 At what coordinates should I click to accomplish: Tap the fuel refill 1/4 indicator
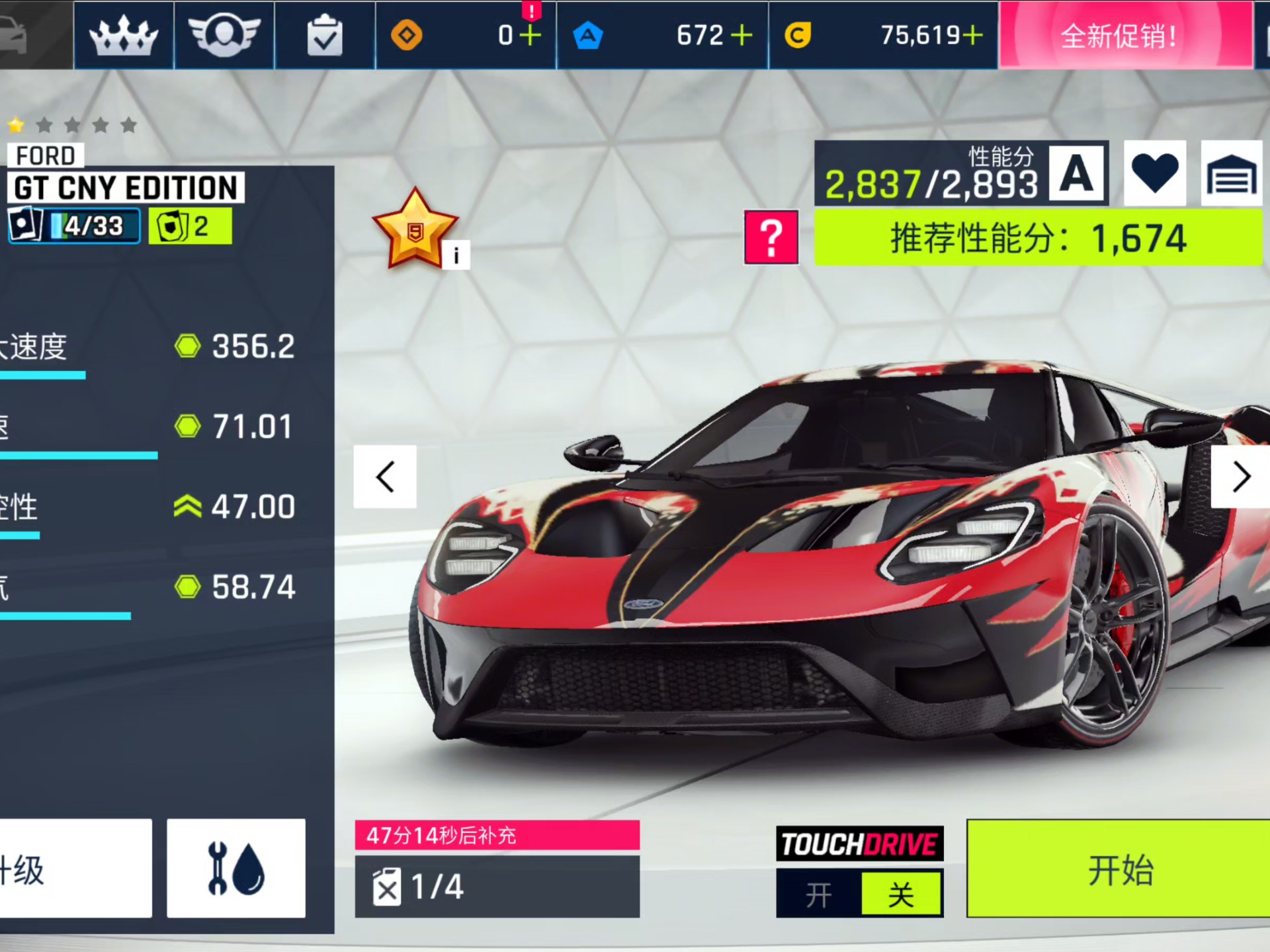tap(497, 886)
